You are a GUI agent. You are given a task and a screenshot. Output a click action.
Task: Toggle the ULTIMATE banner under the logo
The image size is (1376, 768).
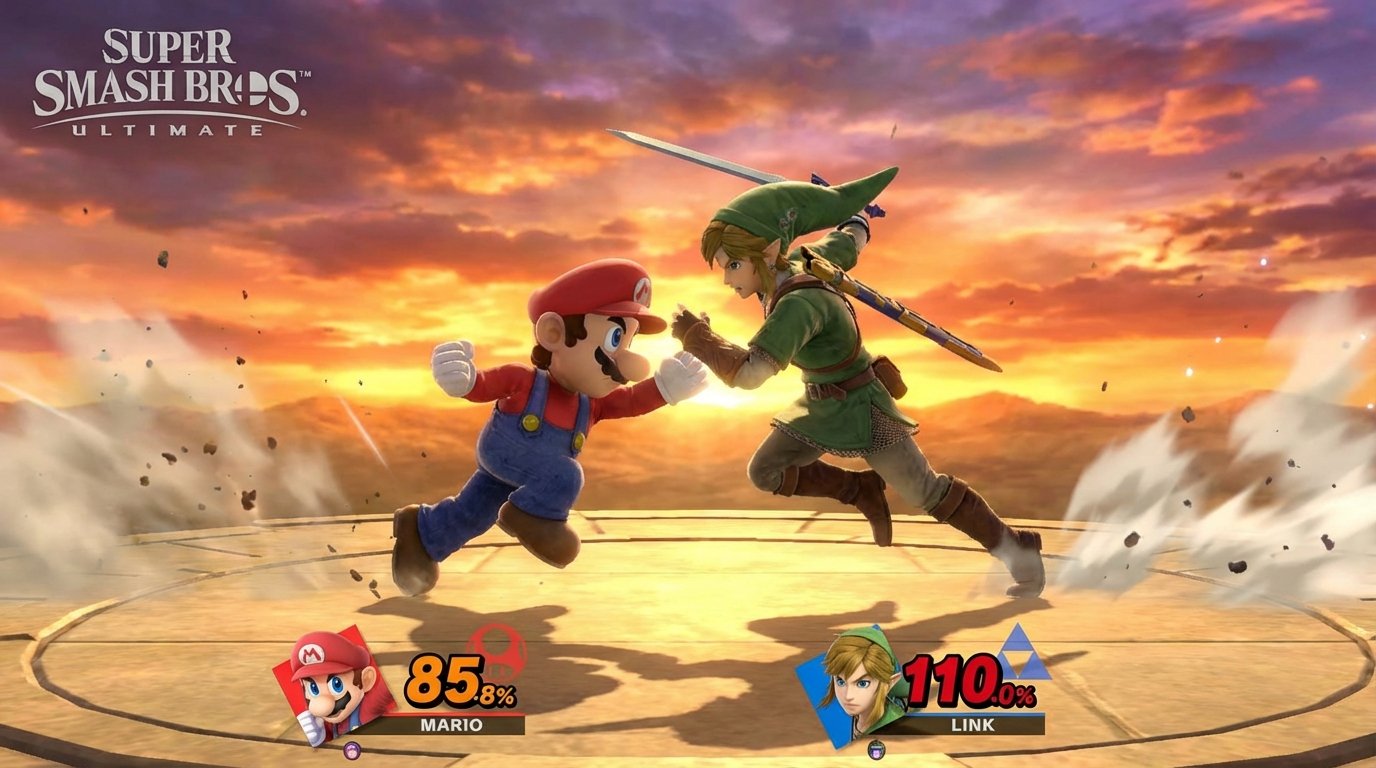(181, 128)
